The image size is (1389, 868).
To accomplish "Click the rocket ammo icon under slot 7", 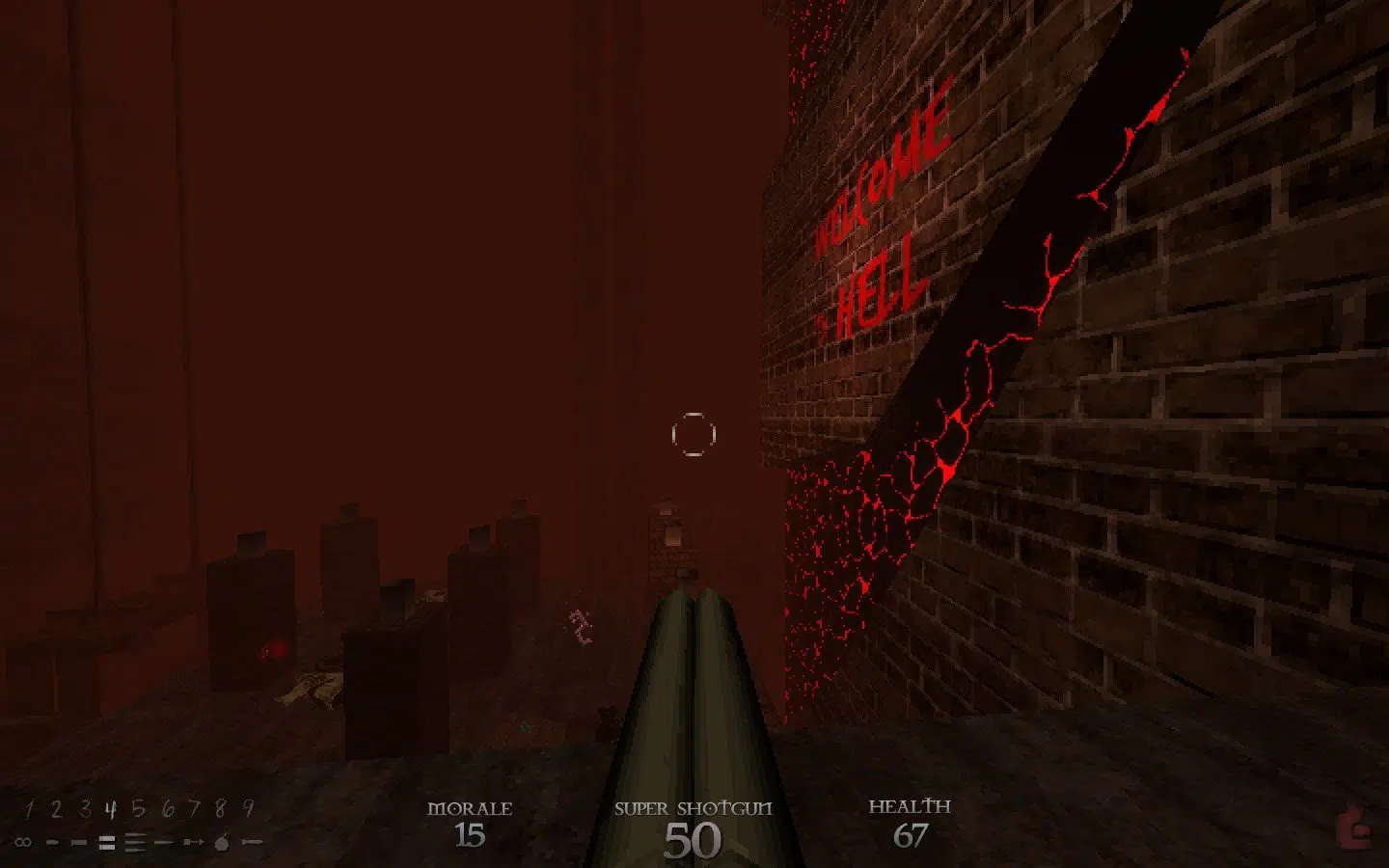I will click(193, 841).
